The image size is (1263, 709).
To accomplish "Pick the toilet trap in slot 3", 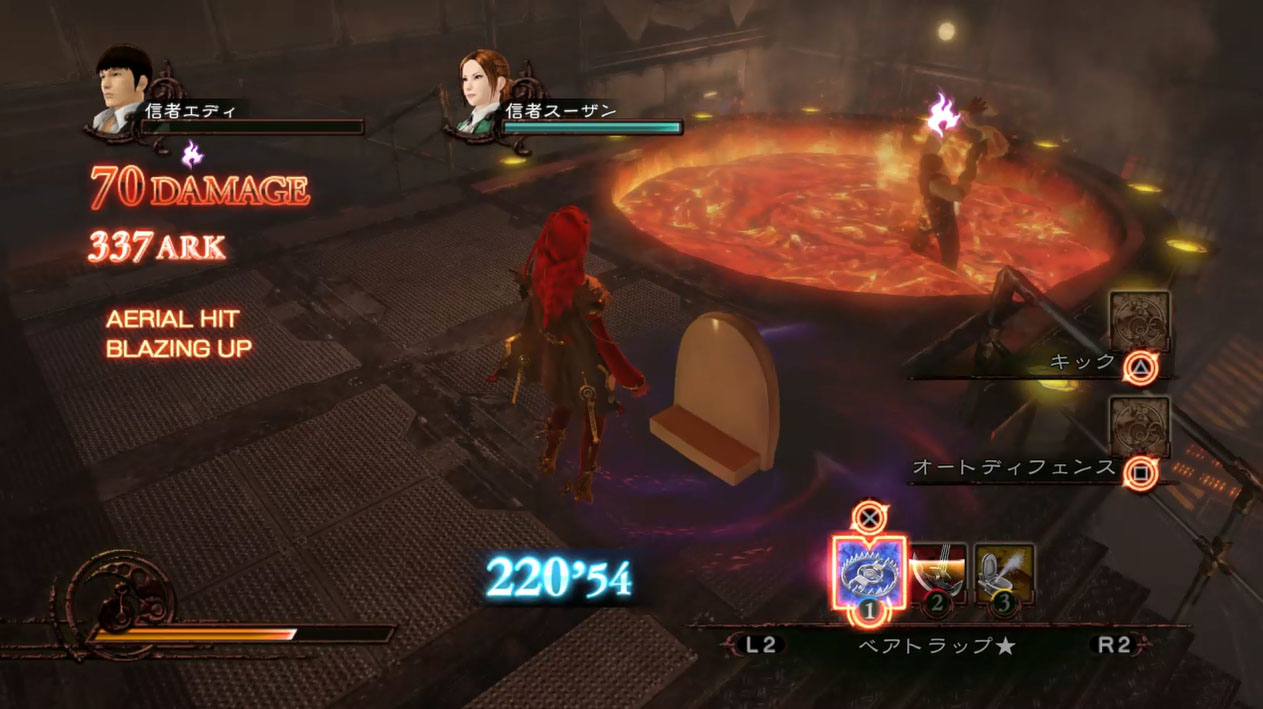I will pyautogui.click(x=1003, y=573).
